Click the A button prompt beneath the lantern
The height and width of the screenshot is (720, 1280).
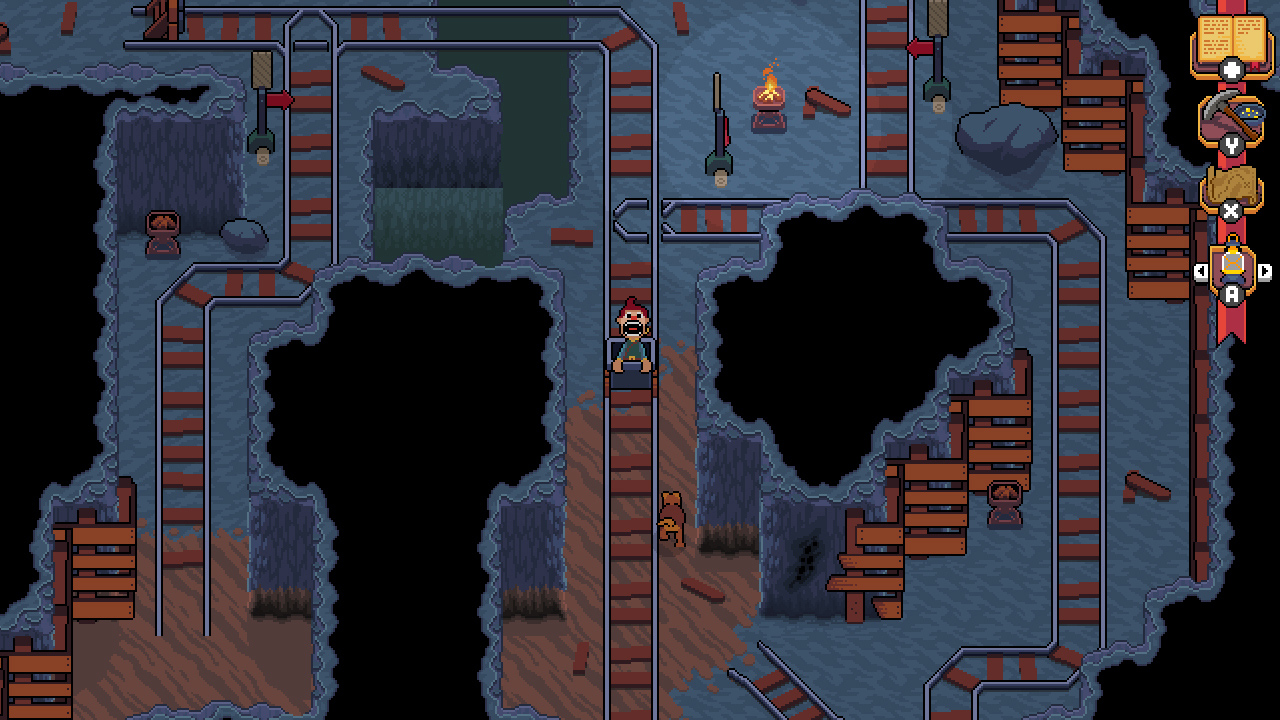click(x=1231, y=293)
